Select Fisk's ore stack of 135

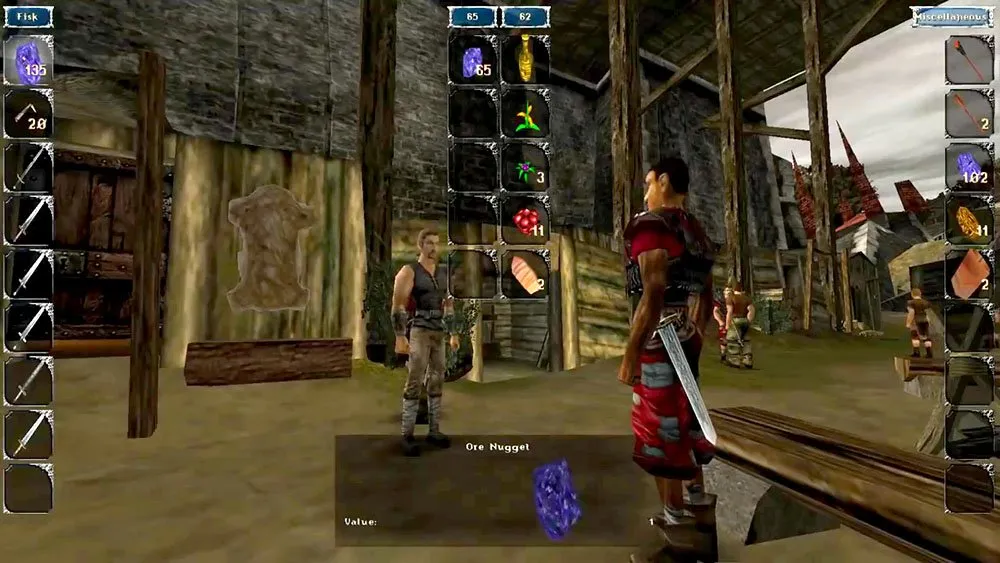pyautogui.click(x=28, y=60)
